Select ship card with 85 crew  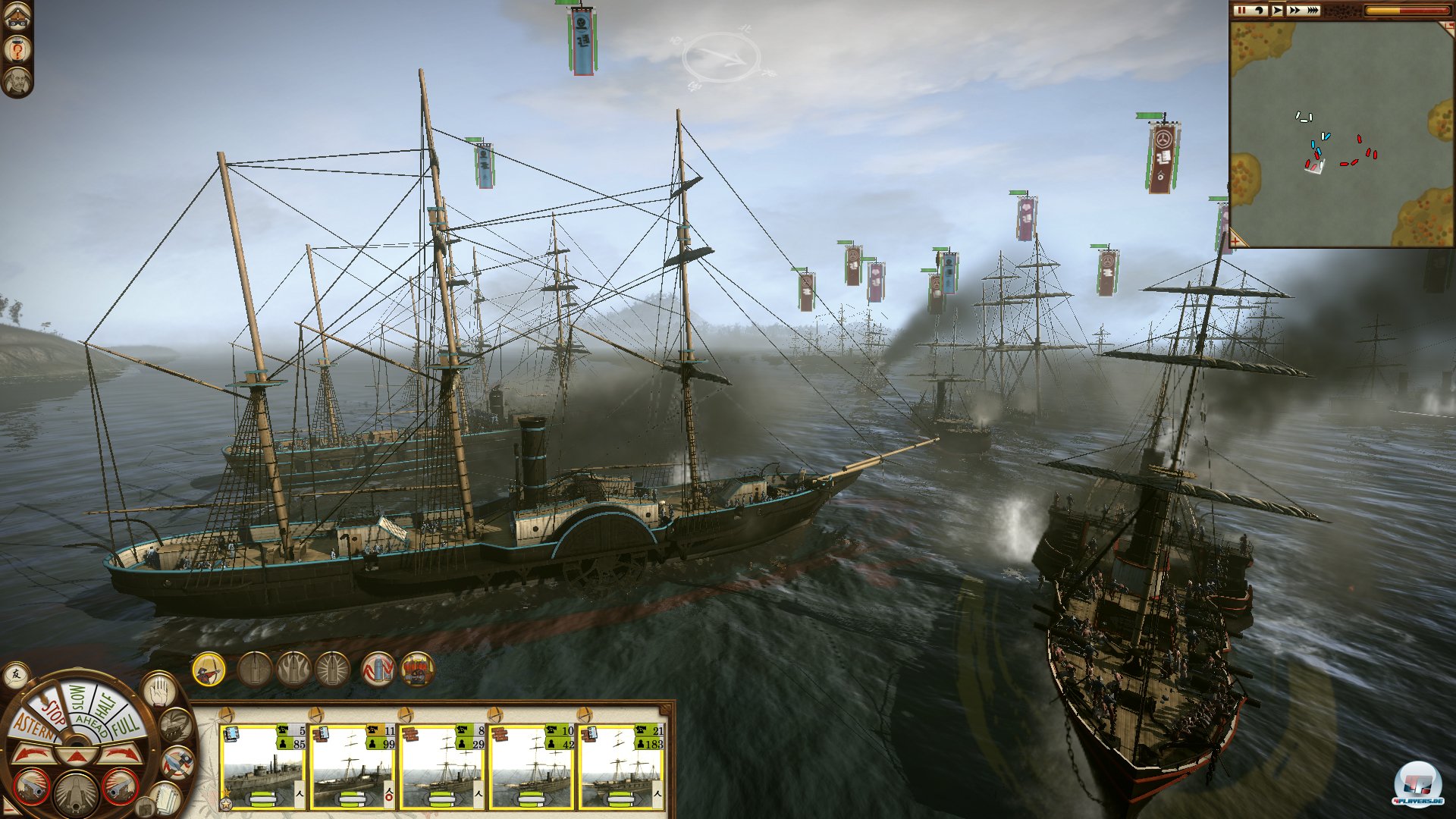coord(262,767)
